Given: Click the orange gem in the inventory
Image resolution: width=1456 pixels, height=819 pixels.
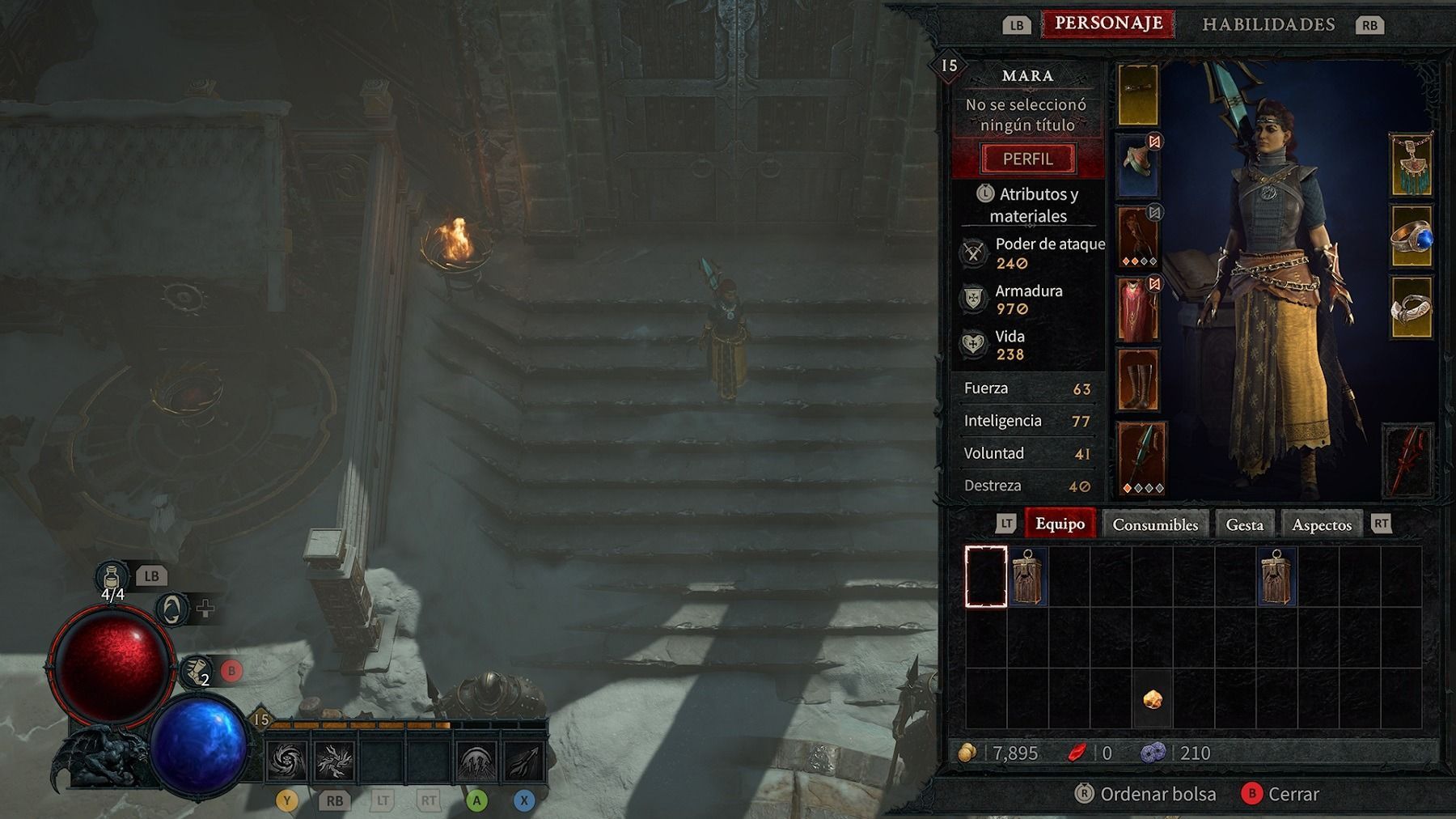Looking at the screenshot, I should point(1153,699).
